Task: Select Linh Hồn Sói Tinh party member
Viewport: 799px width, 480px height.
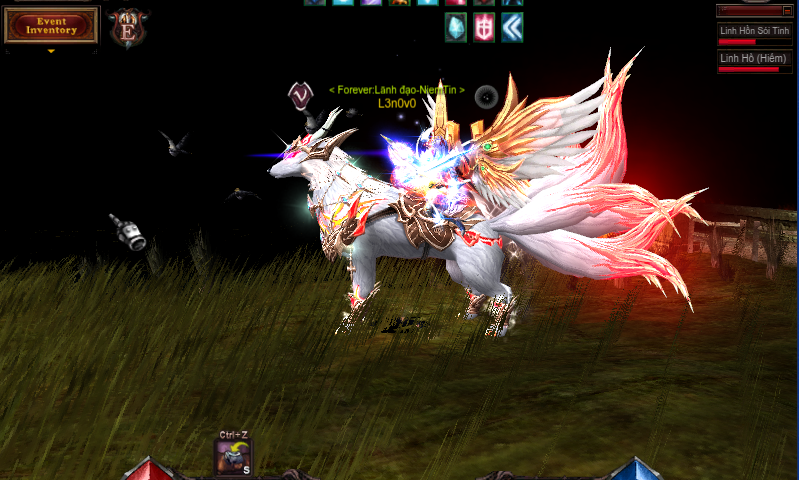Action: (x=756, y=31)
